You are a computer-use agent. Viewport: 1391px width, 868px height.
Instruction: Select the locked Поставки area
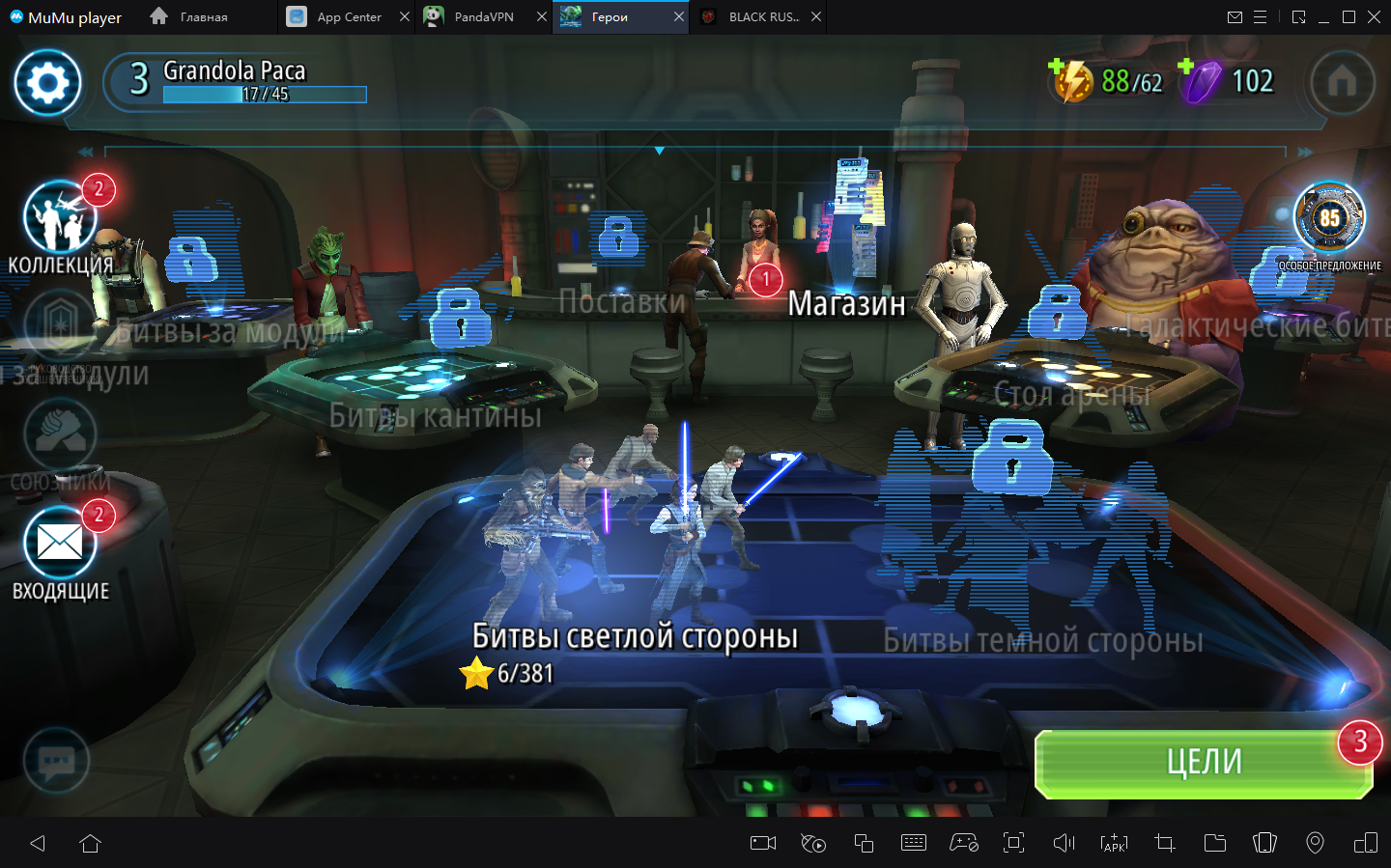click(x=621, y=301)
